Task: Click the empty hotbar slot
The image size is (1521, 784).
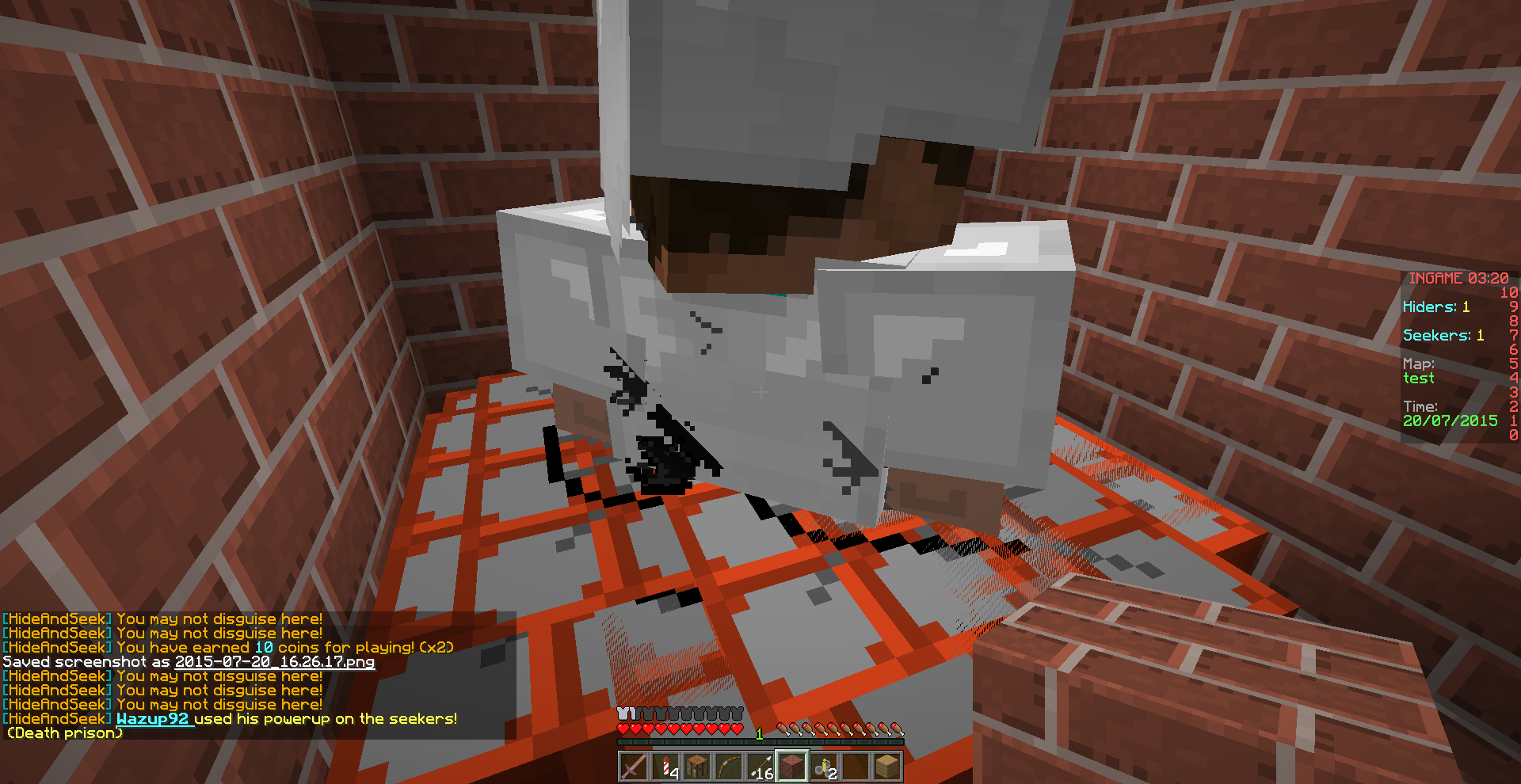Action: click(857, 765)
